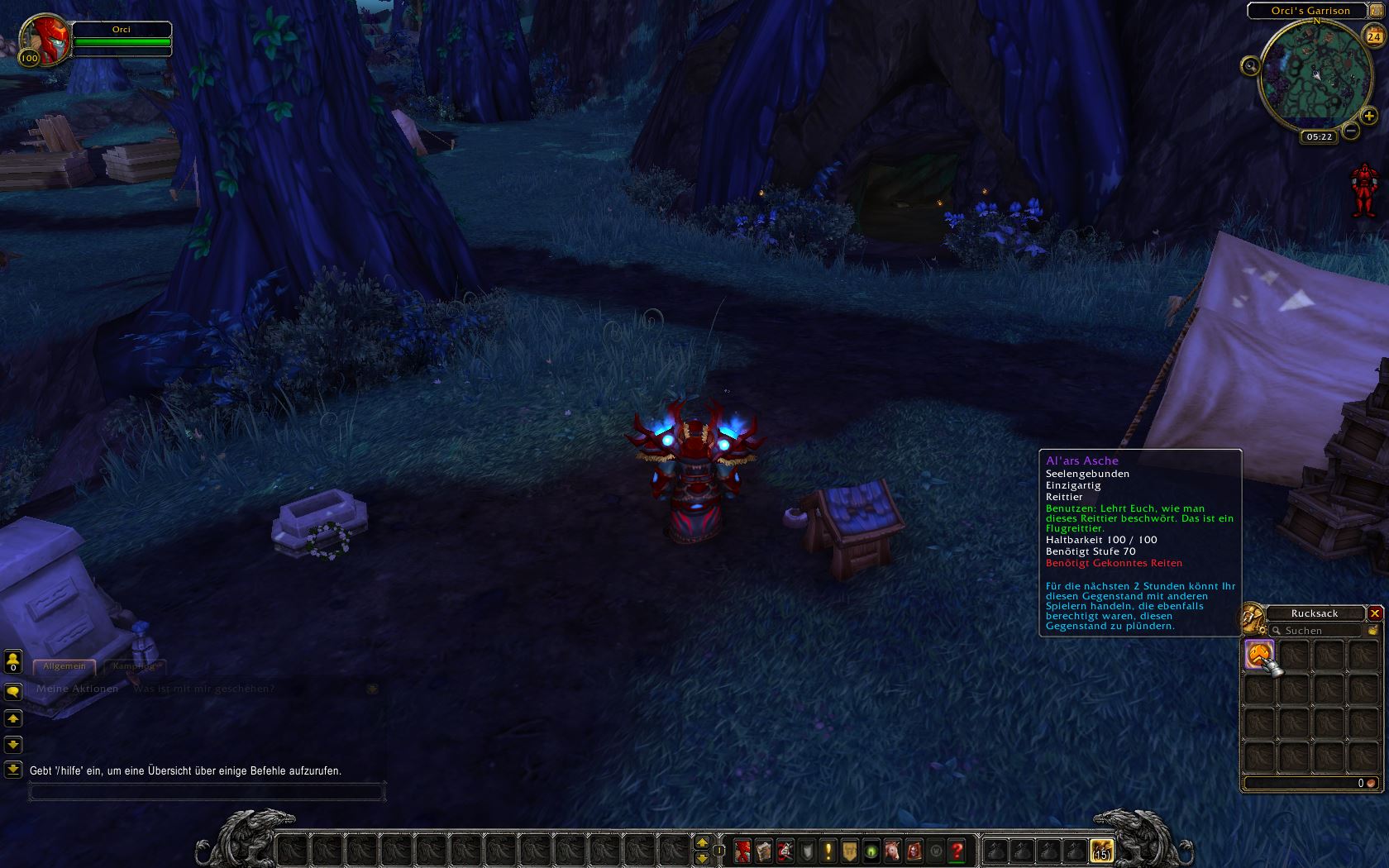Open the clock showing 05:22
1389x868 pixels.
coord(1319,136)
